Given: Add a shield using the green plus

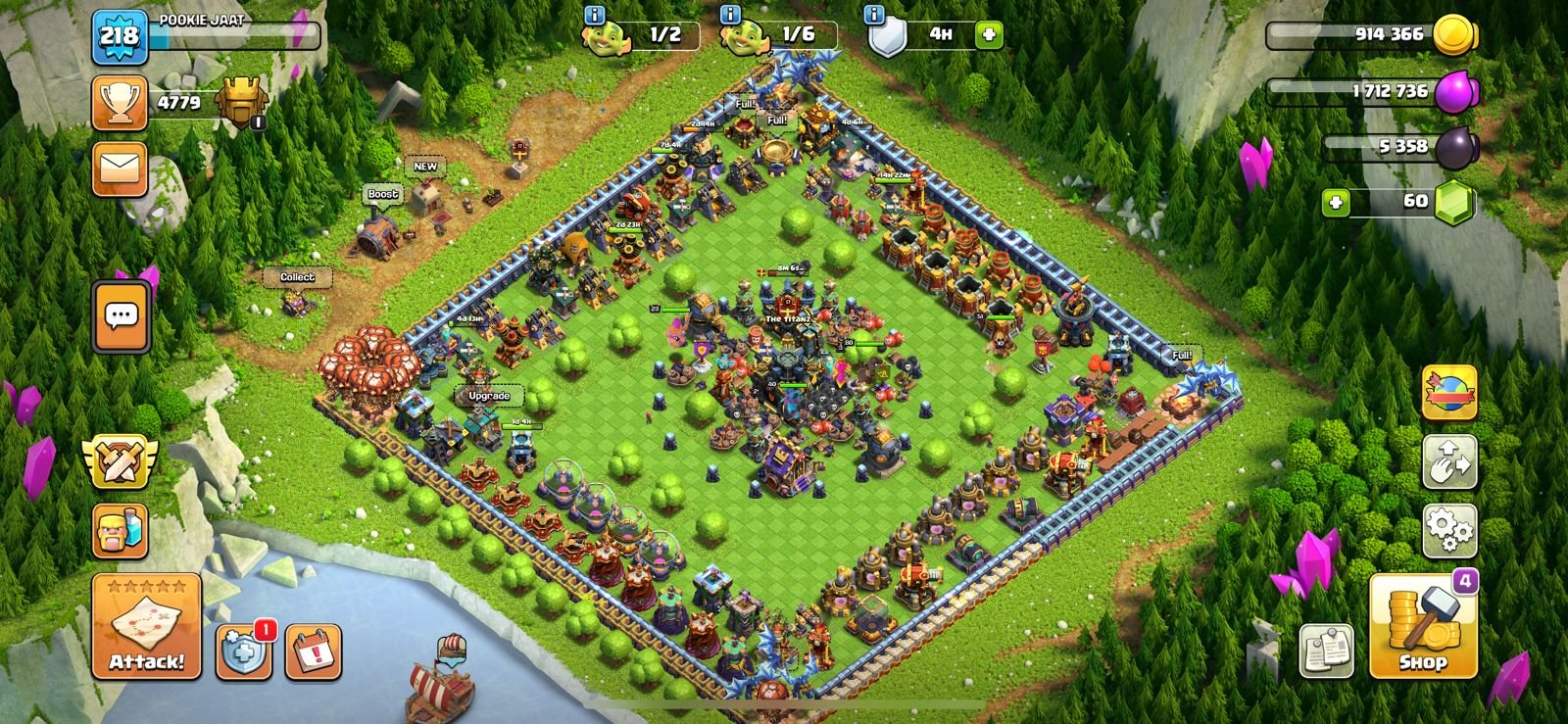Looking at the screenshot, I should 989,35.
